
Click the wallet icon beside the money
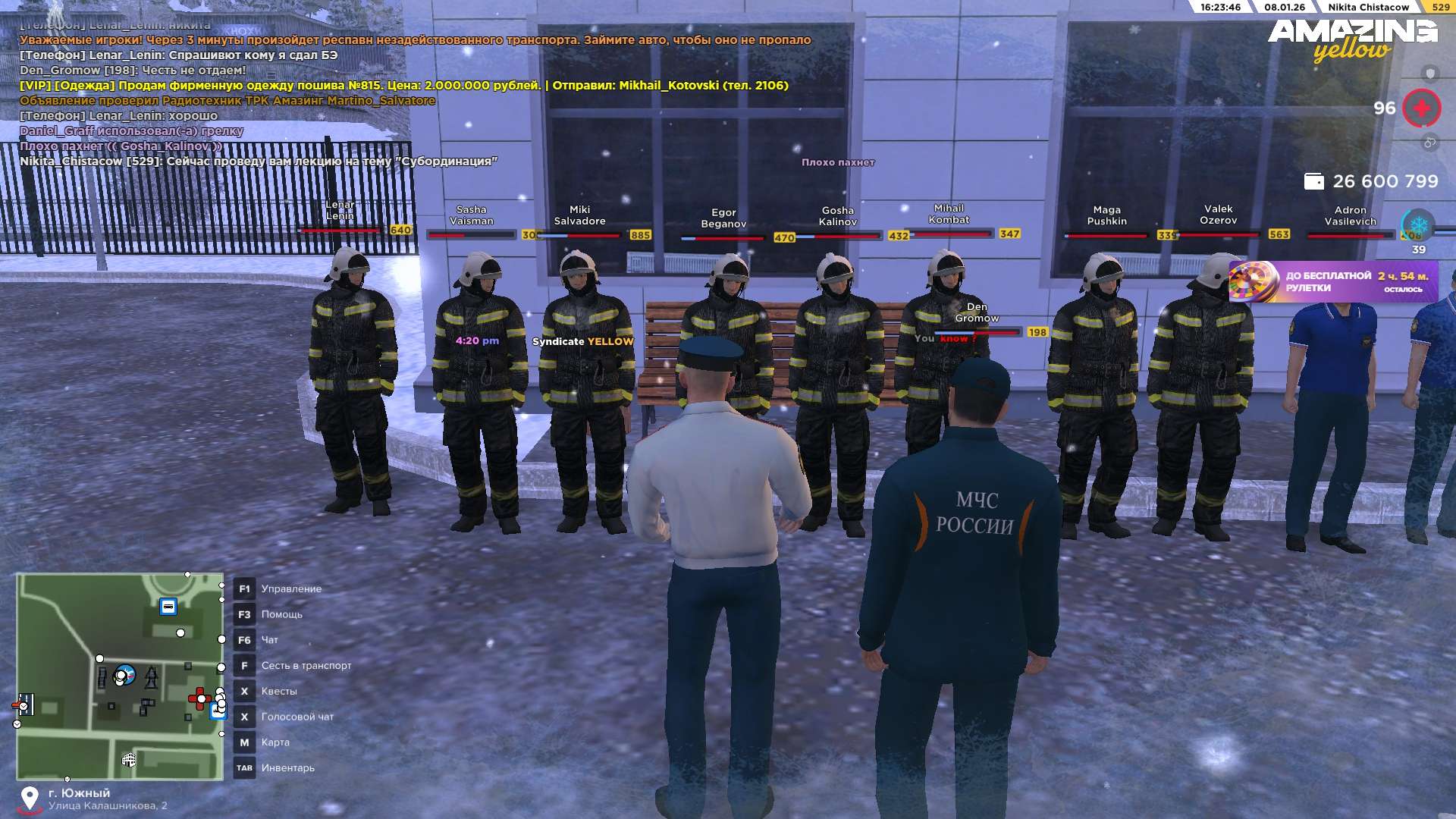1313,182
